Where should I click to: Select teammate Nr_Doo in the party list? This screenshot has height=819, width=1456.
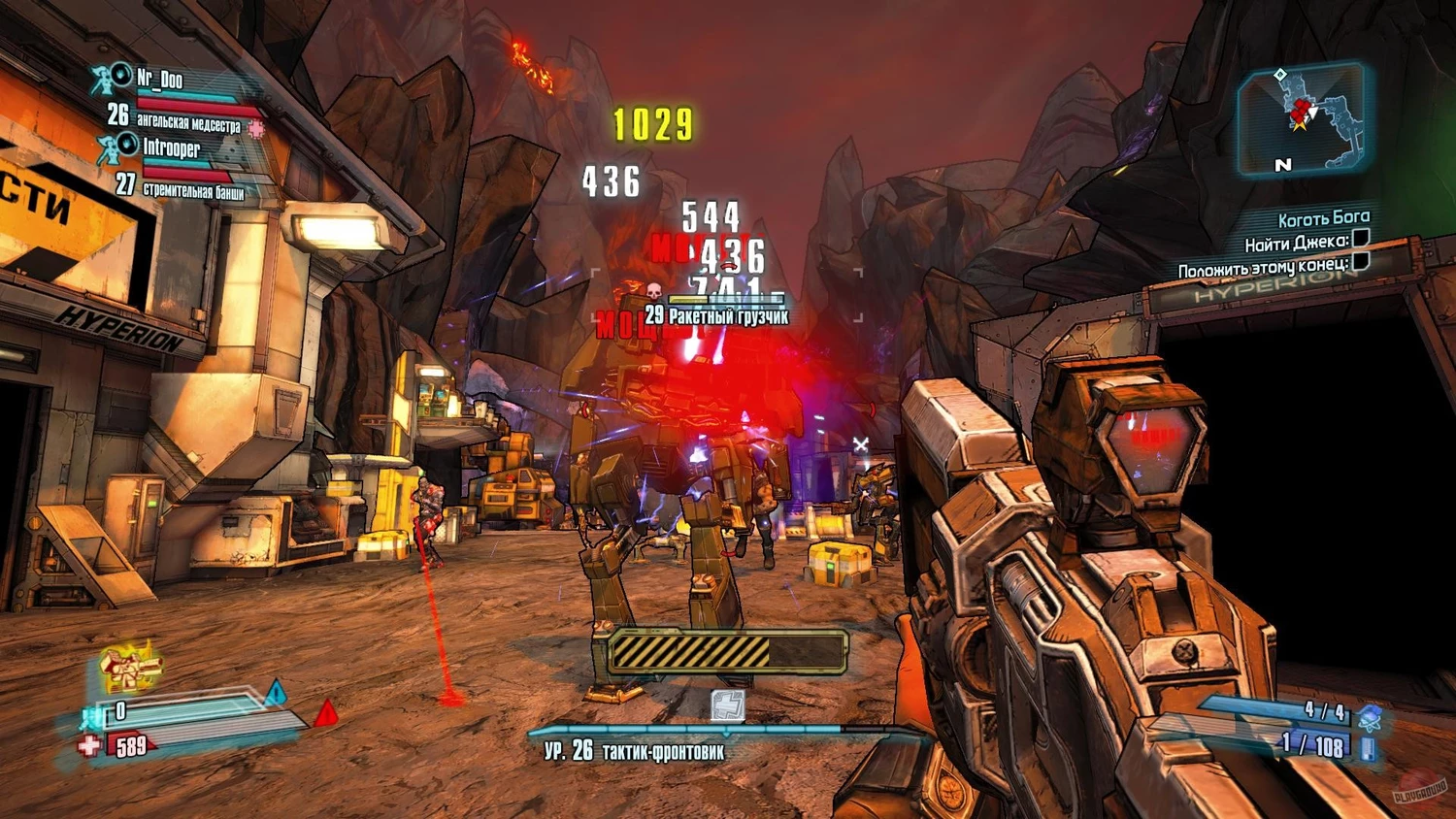160,80
